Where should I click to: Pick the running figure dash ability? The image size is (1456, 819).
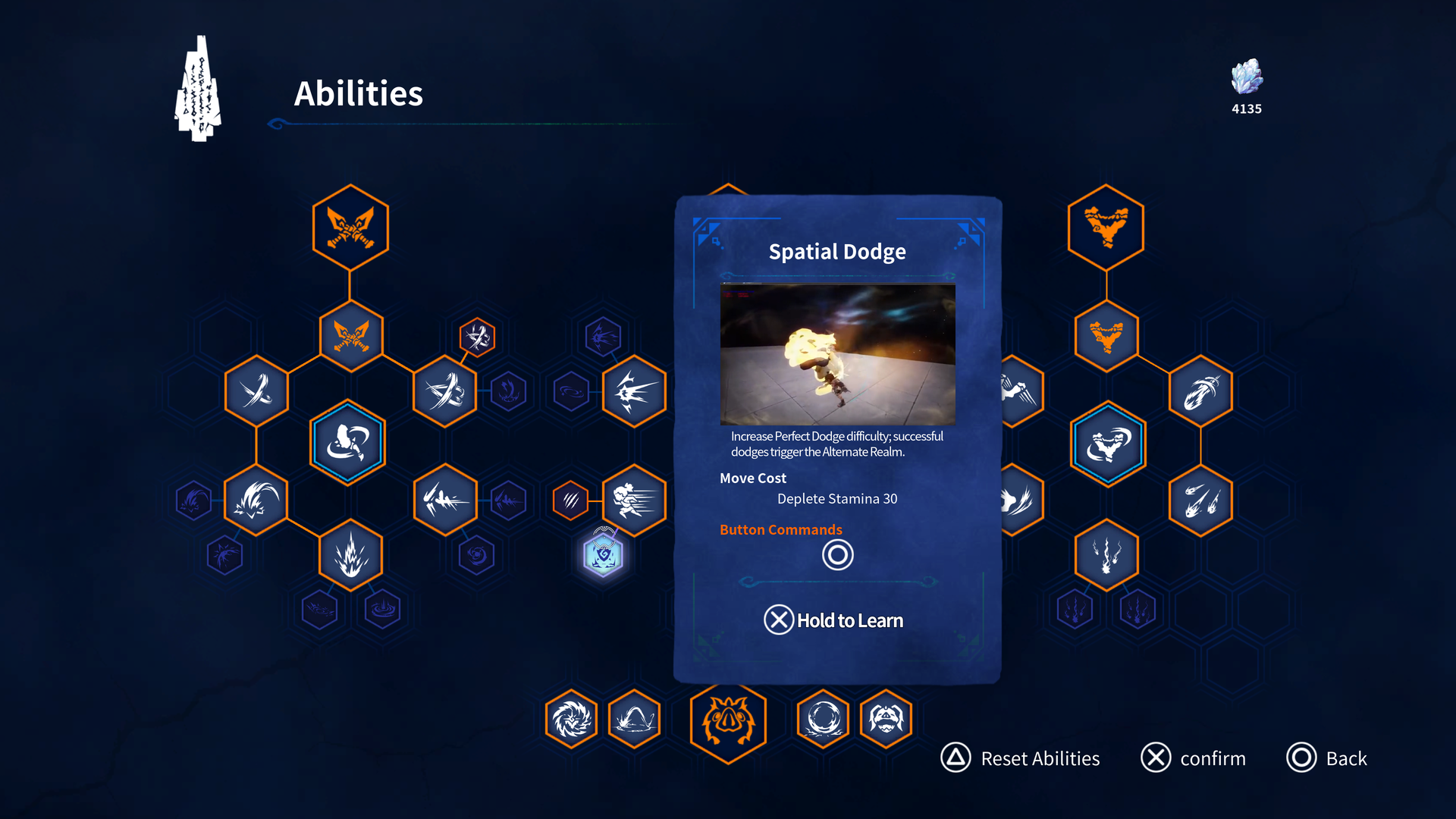(634, 500)
